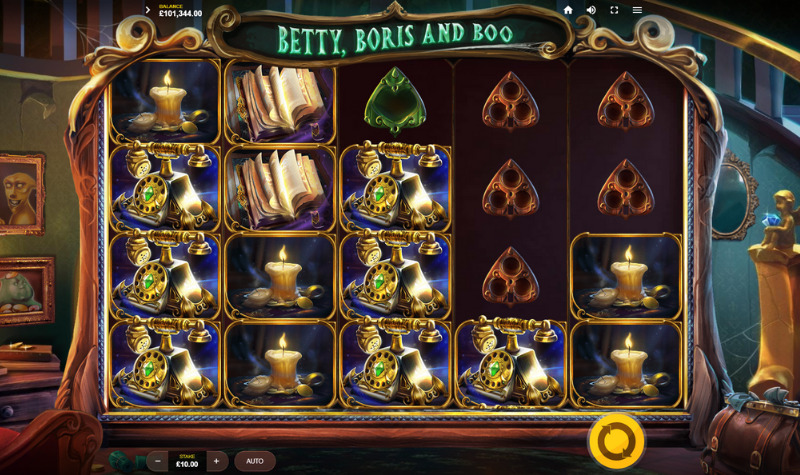The image size is (800, 475).
Task: Expand the arrow beside the balance
Action: point(148,10)
